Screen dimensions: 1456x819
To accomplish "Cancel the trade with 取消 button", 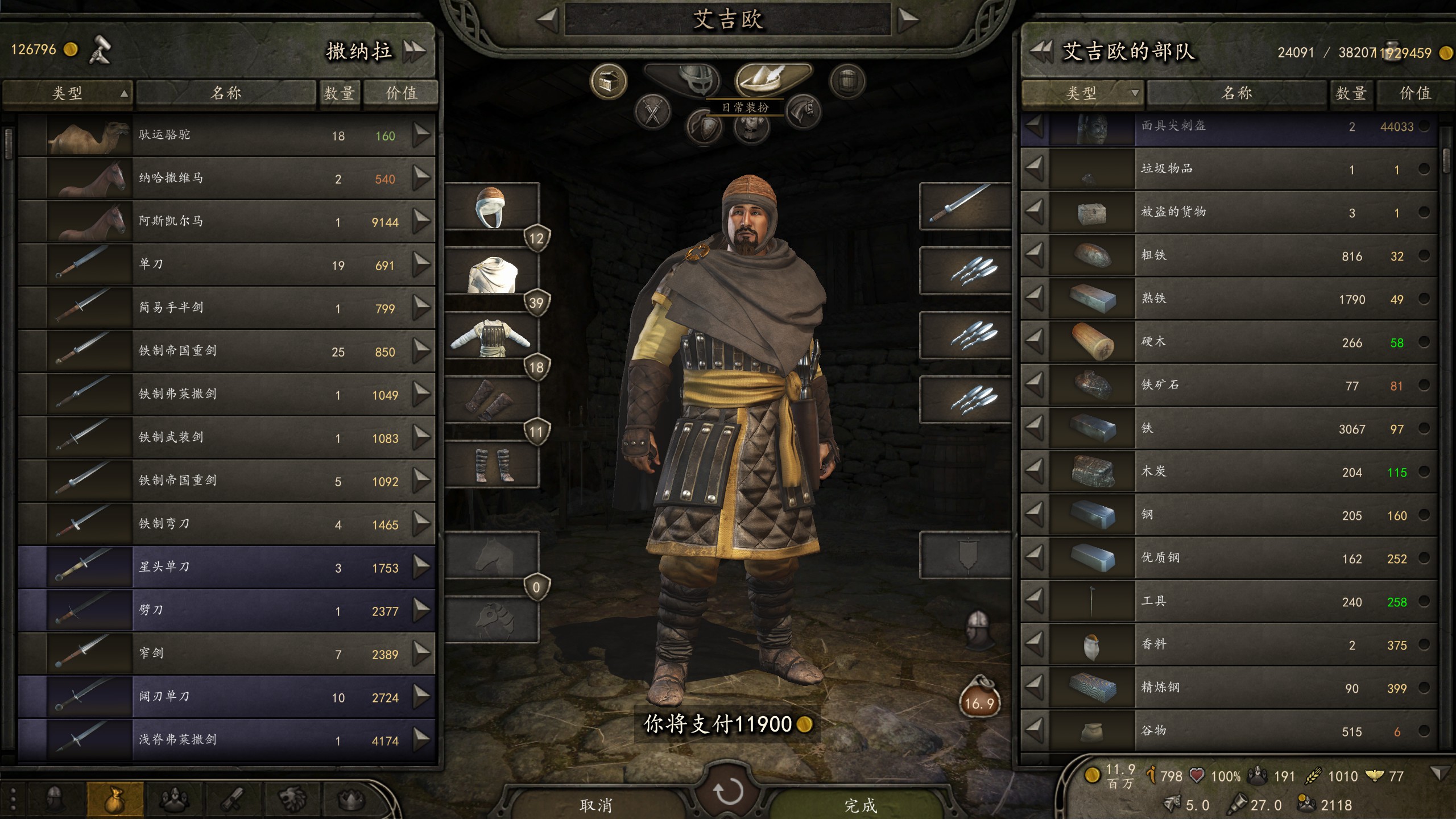I will (595, 805).
